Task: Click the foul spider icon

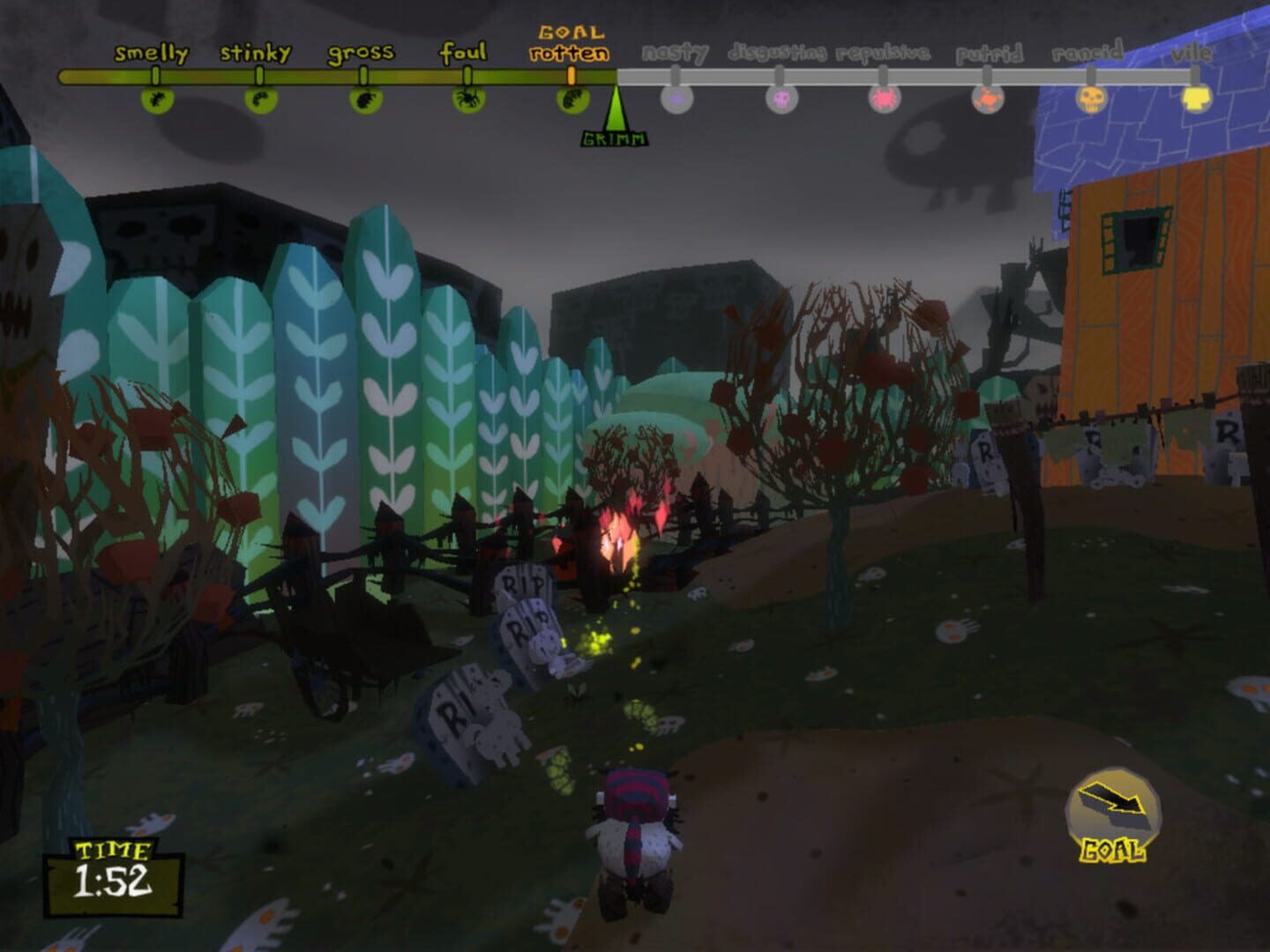Action: point(467,100)
